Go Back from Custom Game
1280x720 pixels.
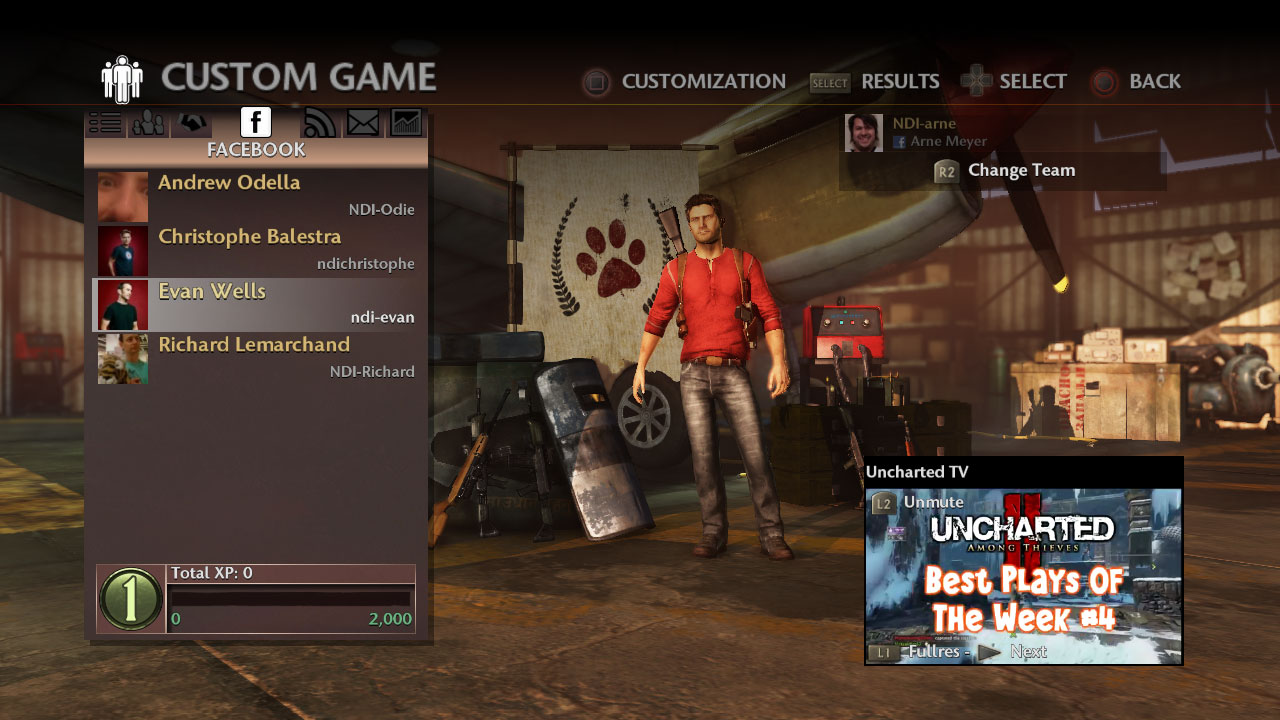(1137, 82)
